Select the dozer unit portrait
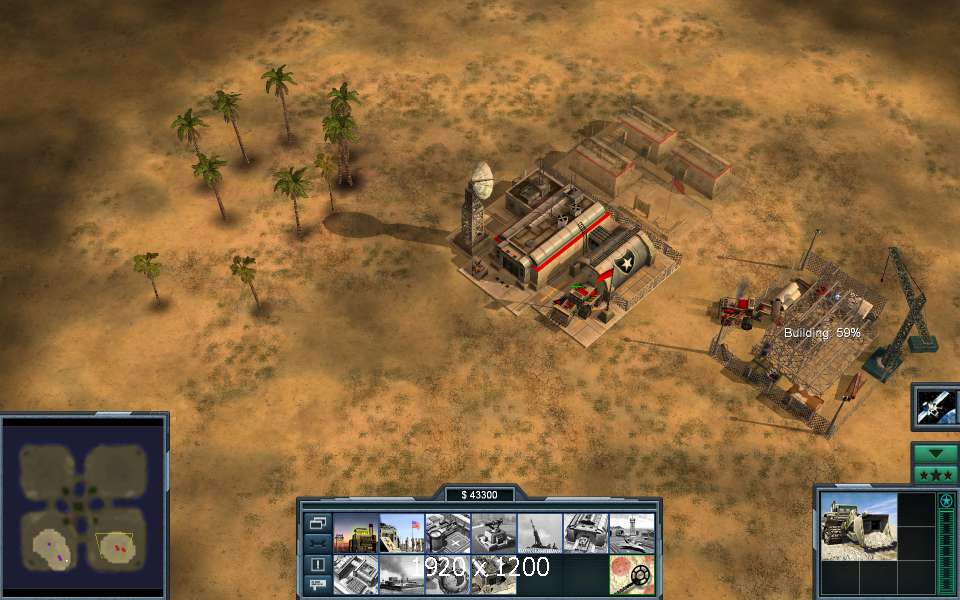This screenshot has height=600, width=960. coord(858,525)
